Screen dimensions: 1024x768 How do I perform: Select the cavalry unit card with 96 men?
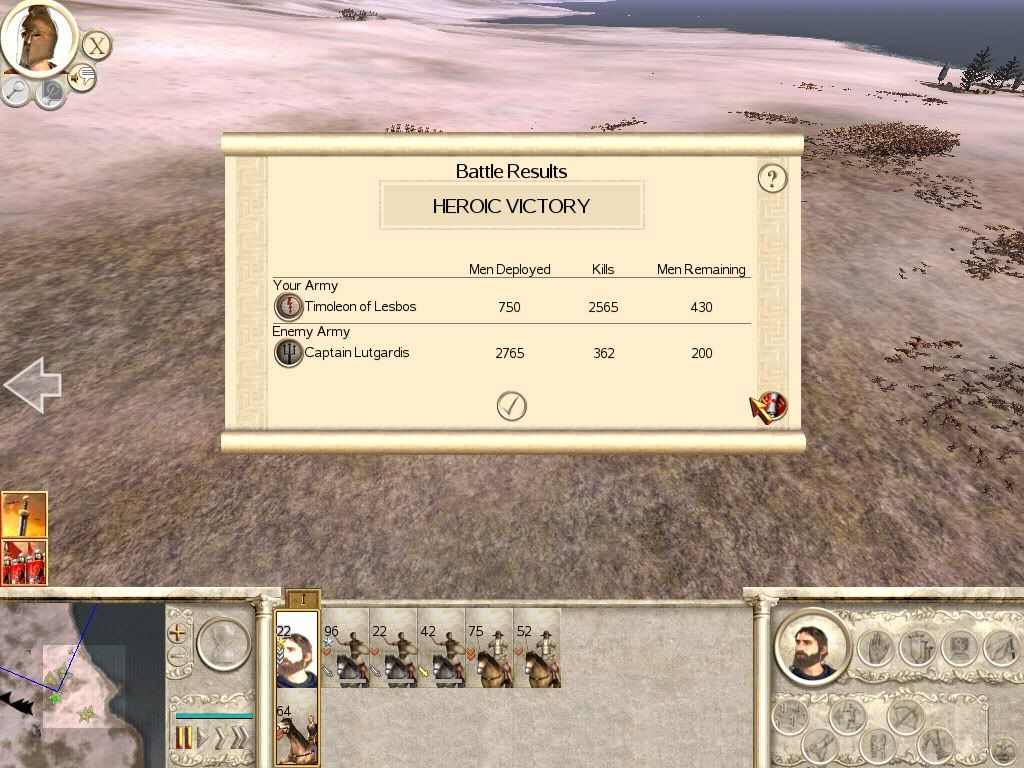tap(345, 649)
